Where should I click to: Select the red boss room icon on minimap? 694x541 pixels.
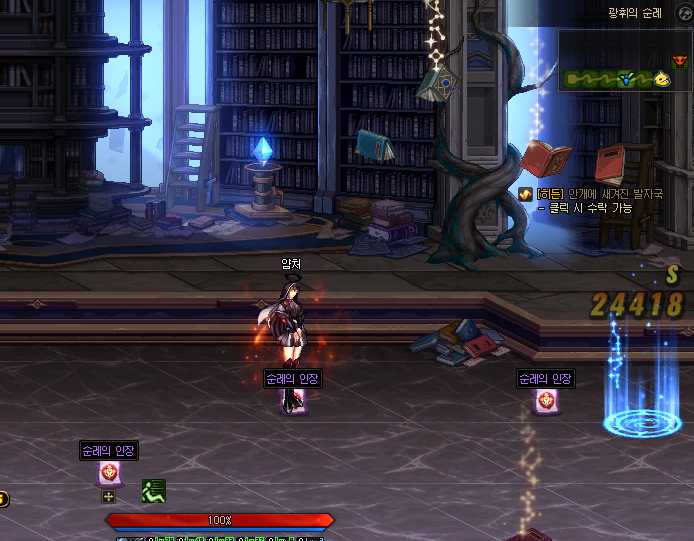point(681,62)
